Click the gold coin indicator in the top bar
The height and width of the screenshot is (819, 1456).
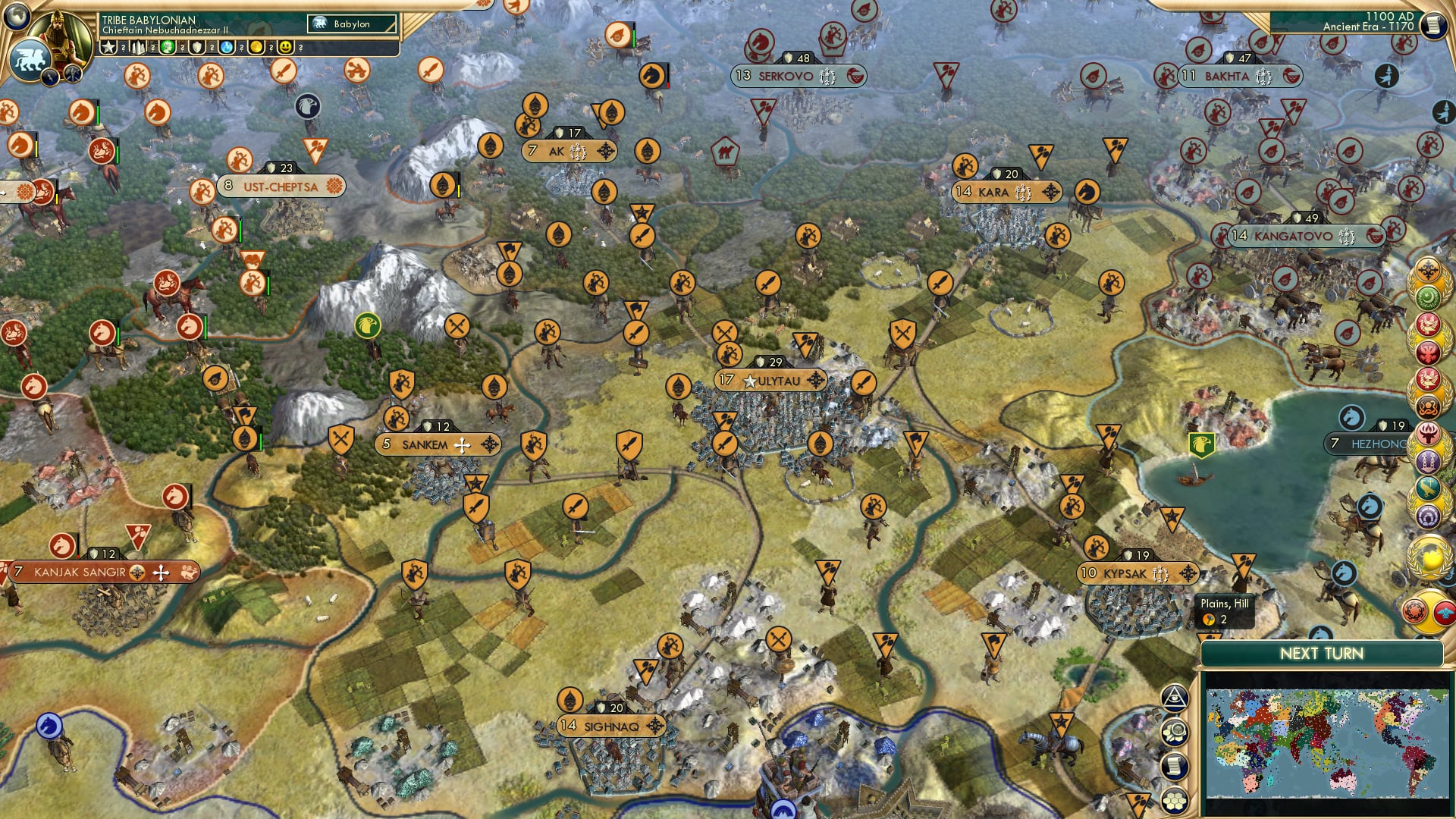click(256, 47)
